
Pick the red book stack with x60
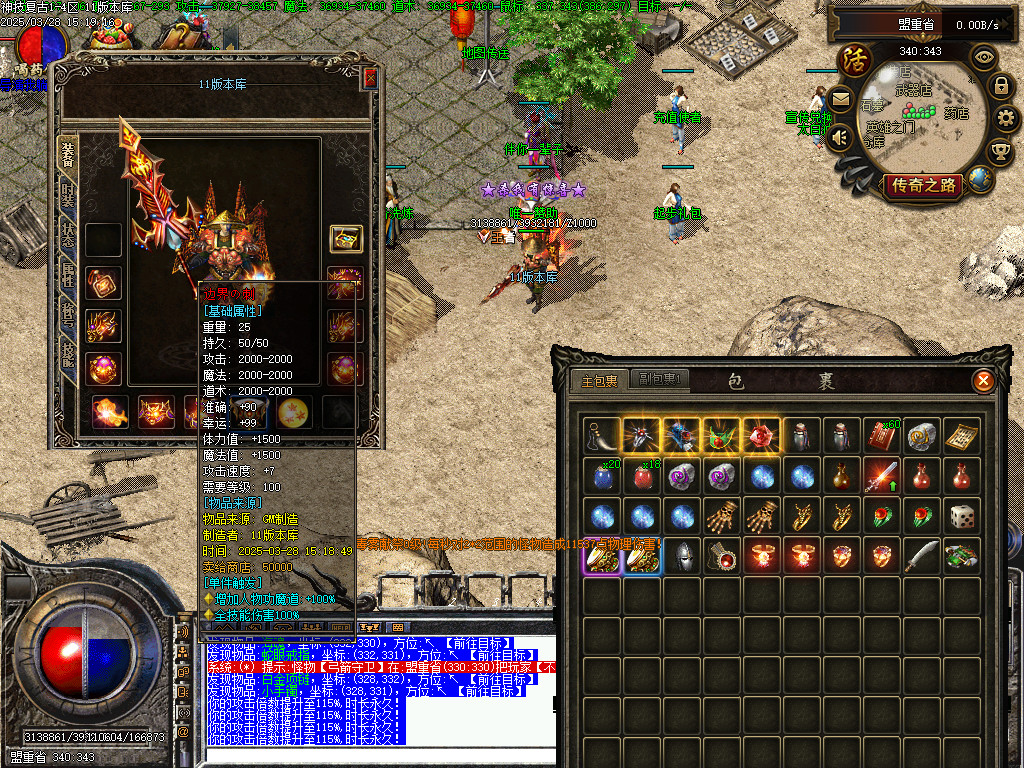(882, 435)
